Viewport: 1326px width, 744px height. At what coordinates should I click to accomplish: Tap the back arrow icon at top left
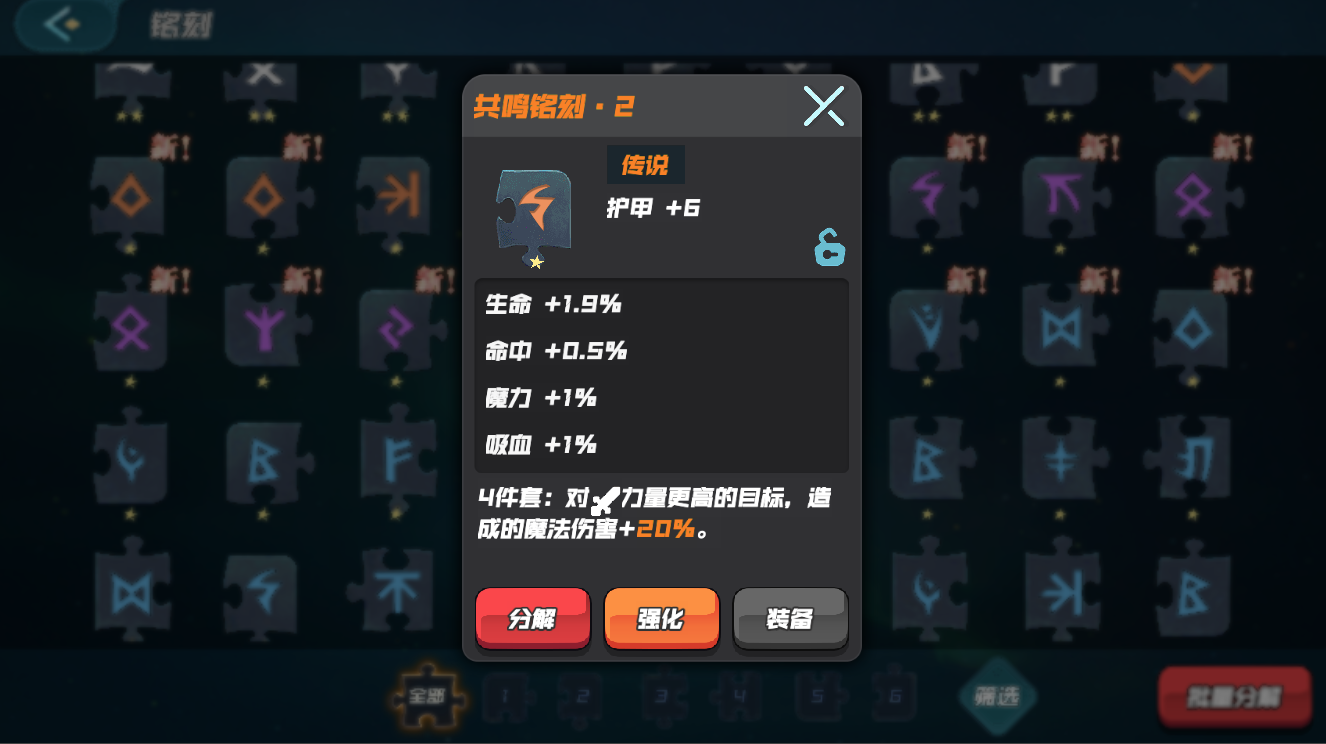click(x=62, y=25)
